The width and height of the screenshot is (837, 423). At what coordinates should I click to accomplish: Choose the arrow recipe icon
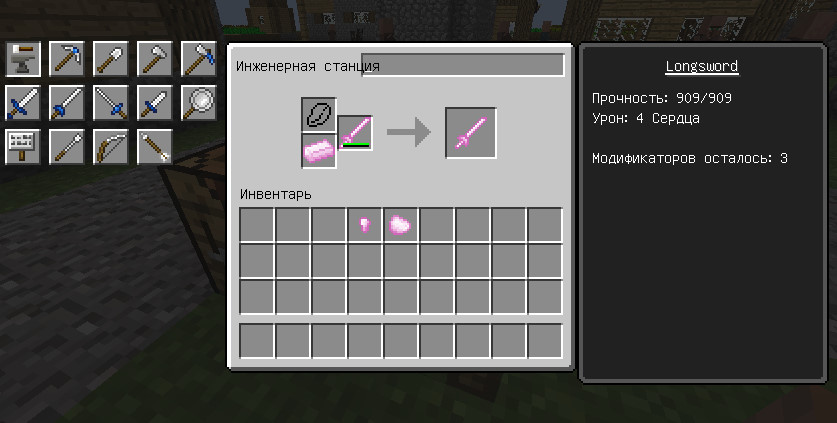click(x=155, y=147)
